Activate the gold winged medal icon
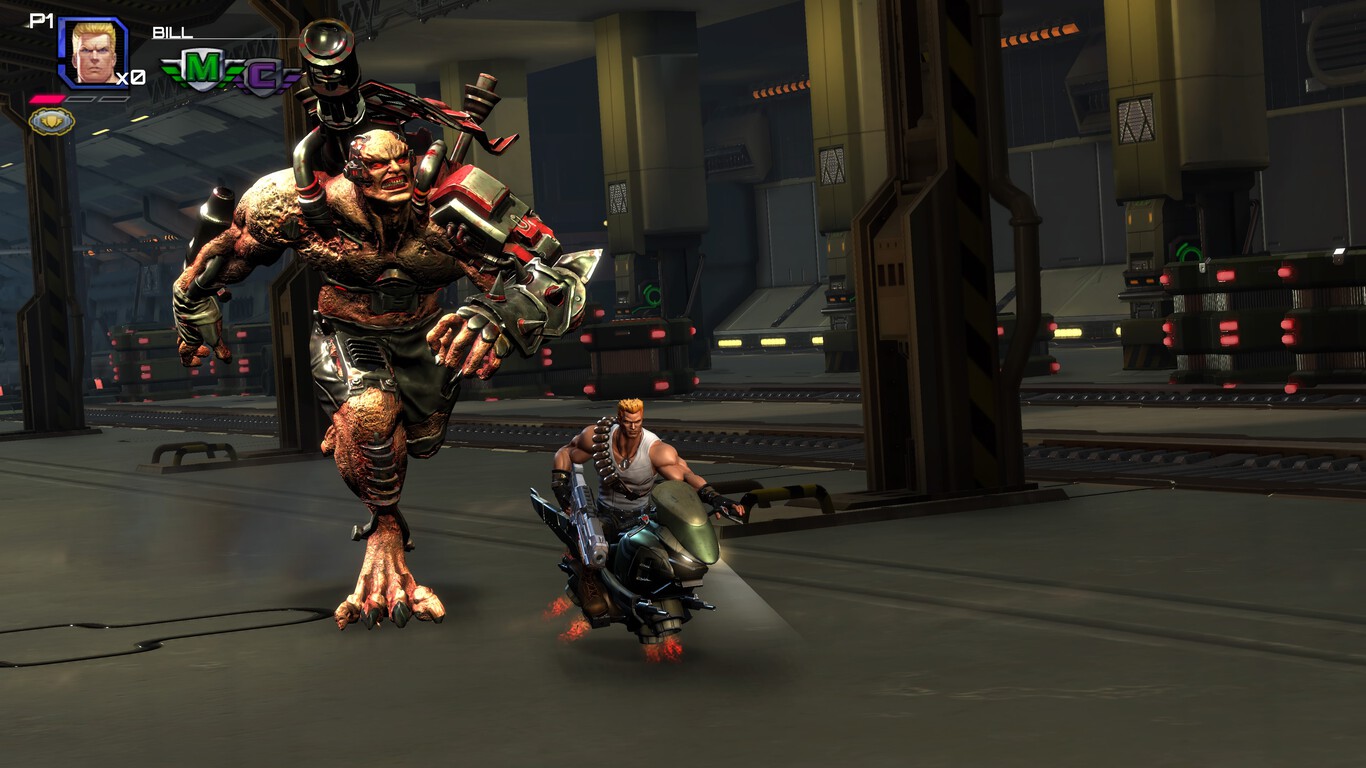1366x768 pixels. [52, 121]
